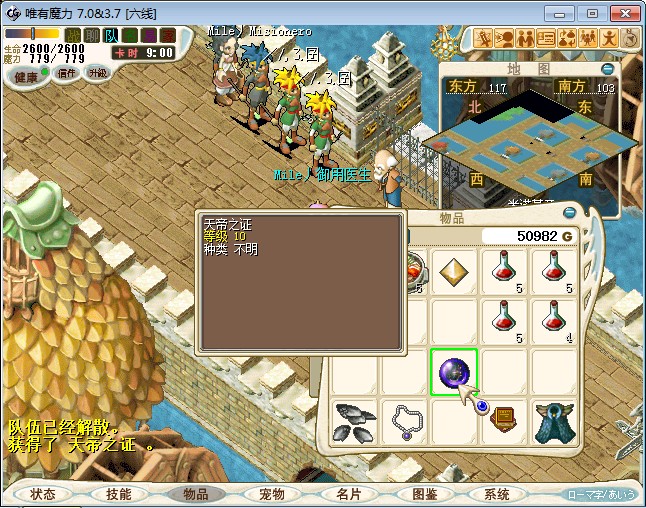Close the game window
This screenshot has width=646, height=508.
[622, 13]
